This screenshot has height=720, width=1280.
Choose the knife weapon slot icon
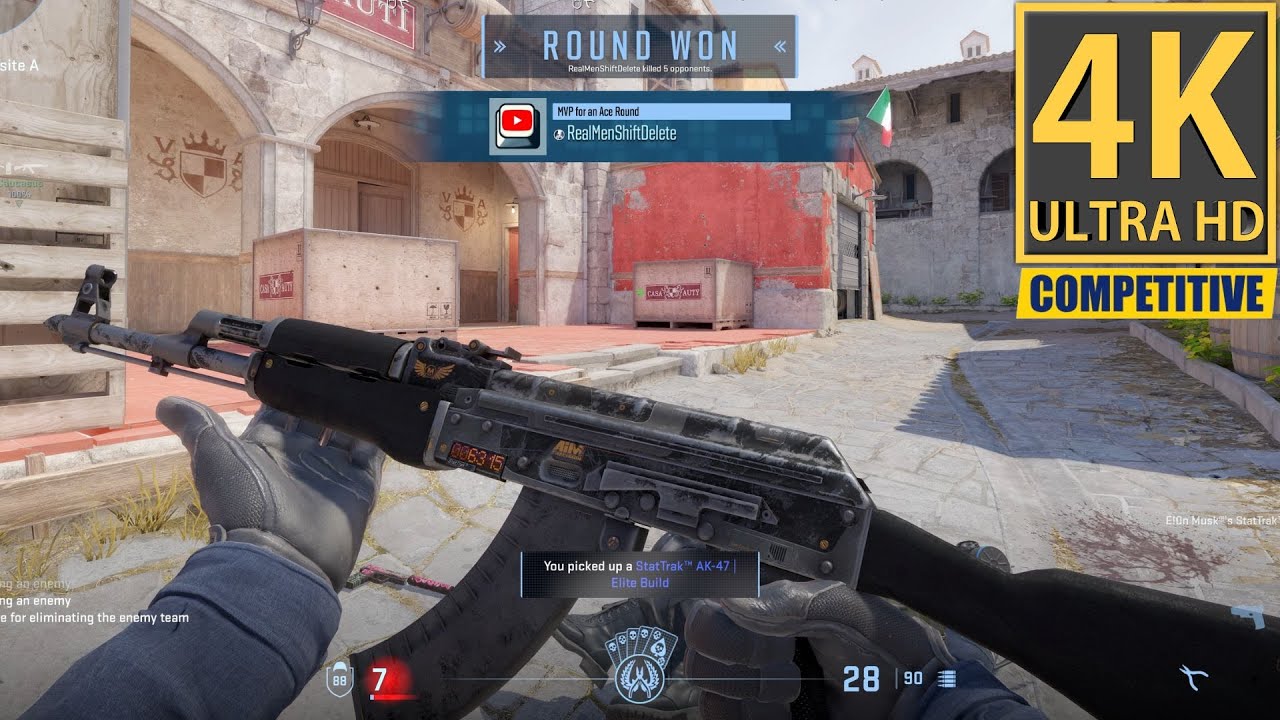(1193, 677)
